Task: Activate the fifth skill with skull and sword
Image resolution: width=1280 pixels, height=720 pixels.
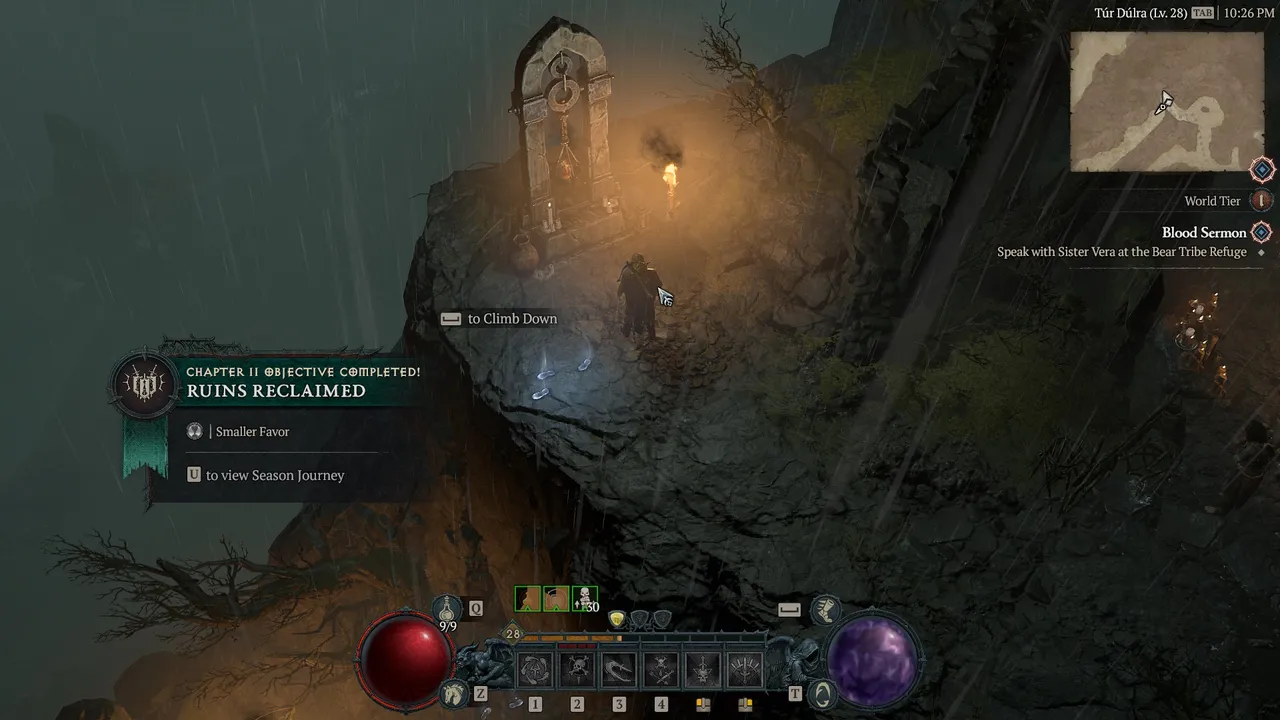Action: point(703,669)
